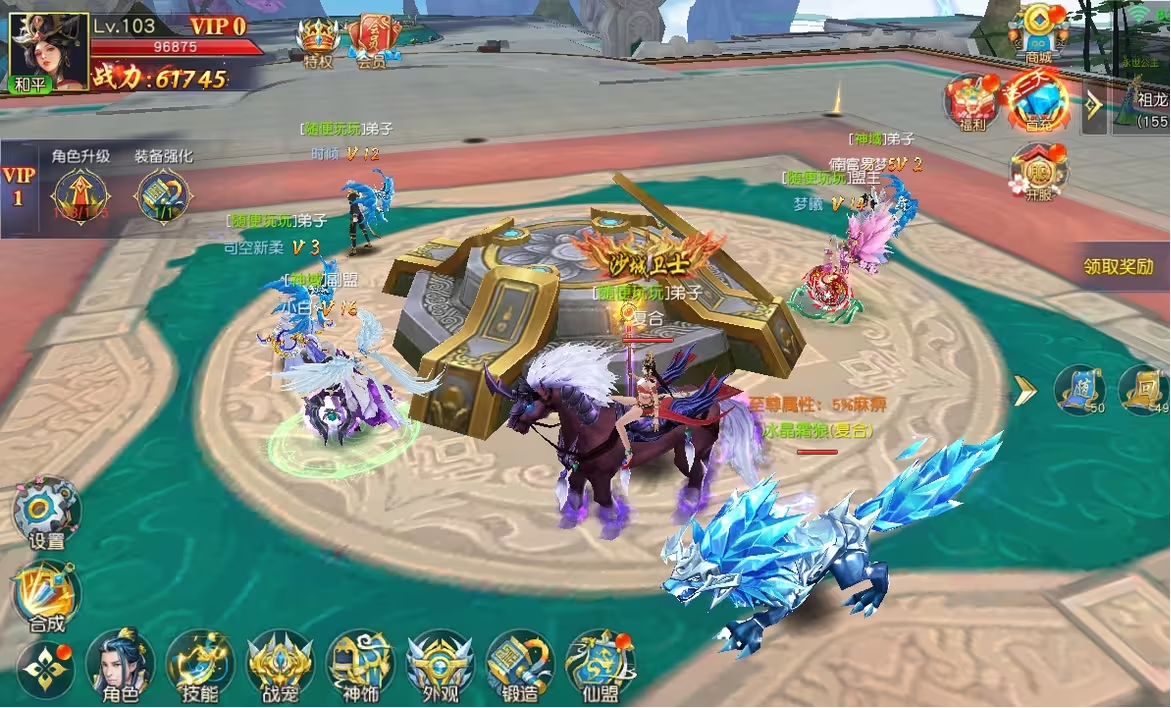Open the 开服 server launch event
Image resolution: width=1171 pixels, height=708 pixels.
1038,170
